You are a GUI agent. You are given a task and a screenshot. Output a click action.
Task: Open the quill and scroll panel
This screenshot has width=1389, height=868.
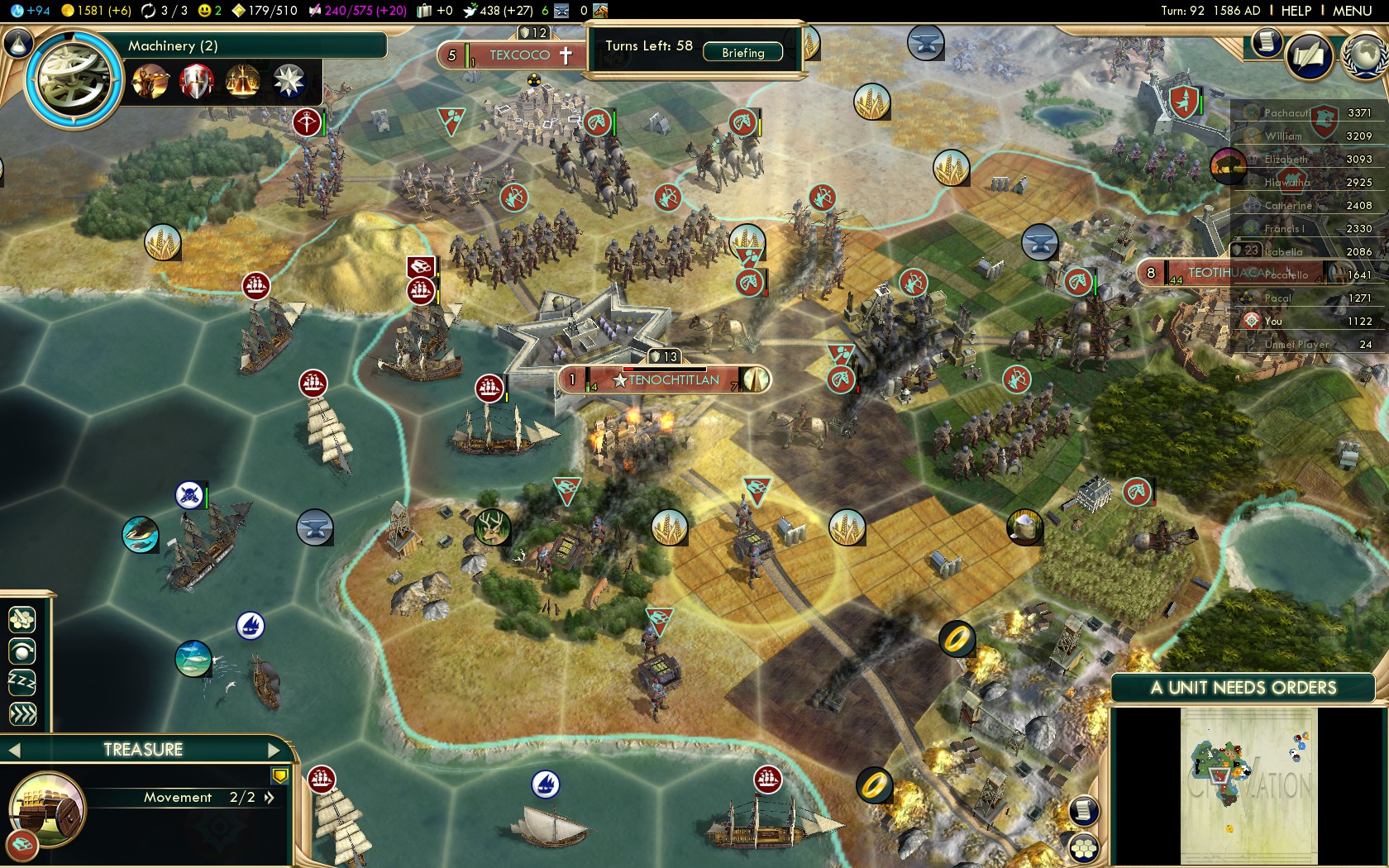click(1309, 56)
